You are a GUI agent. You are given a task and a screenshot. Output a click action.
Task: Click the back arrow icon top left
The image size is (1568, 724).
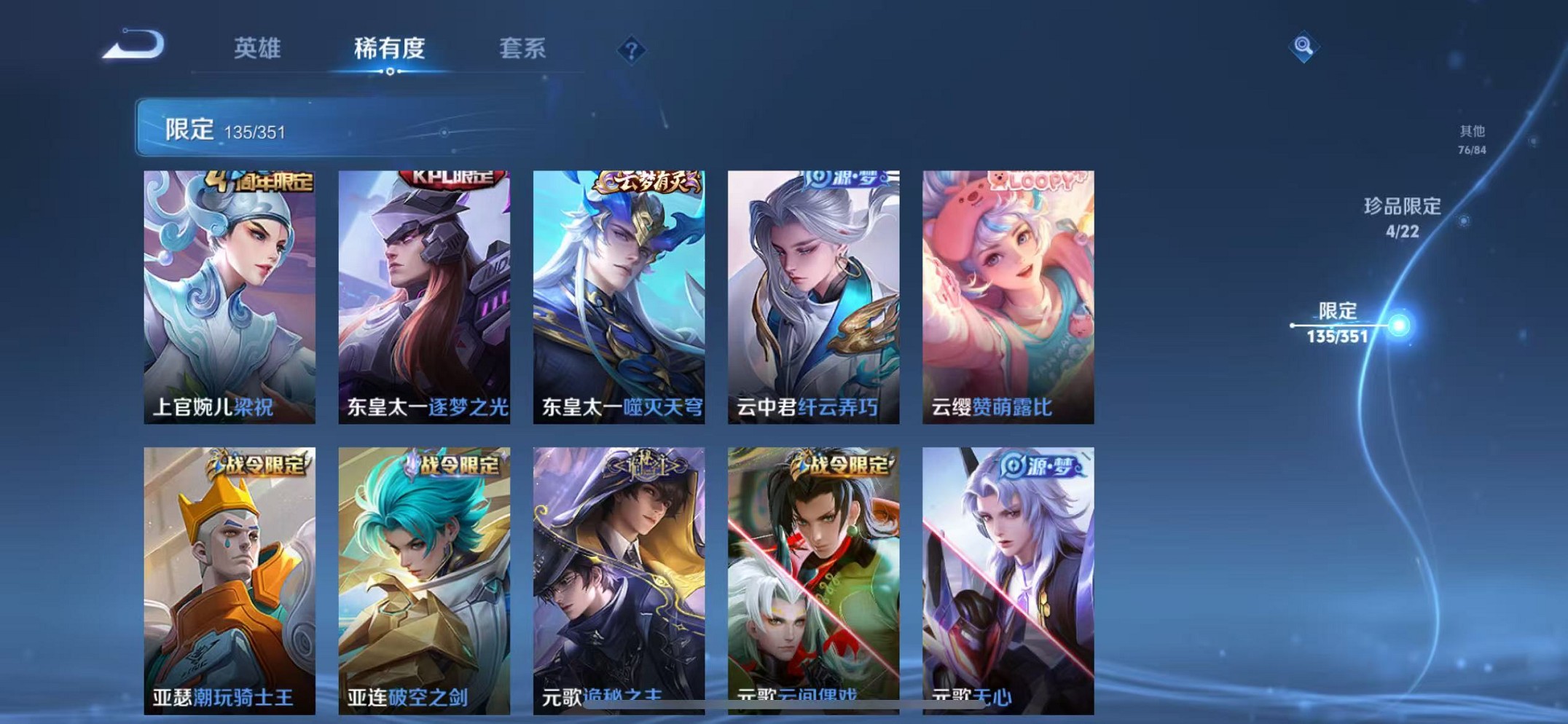click(x=135, y=46)
